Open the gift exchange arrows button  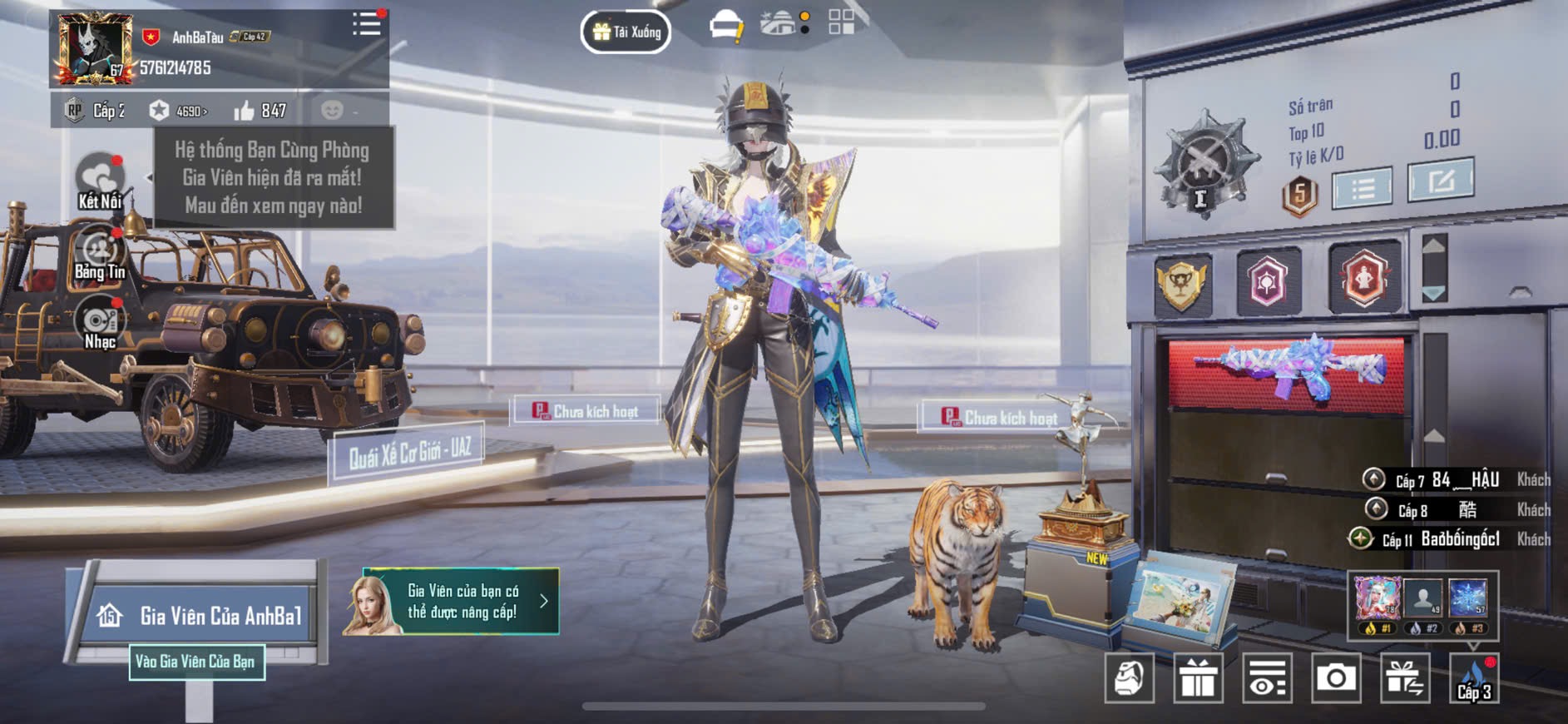[x=1405, y=678]
